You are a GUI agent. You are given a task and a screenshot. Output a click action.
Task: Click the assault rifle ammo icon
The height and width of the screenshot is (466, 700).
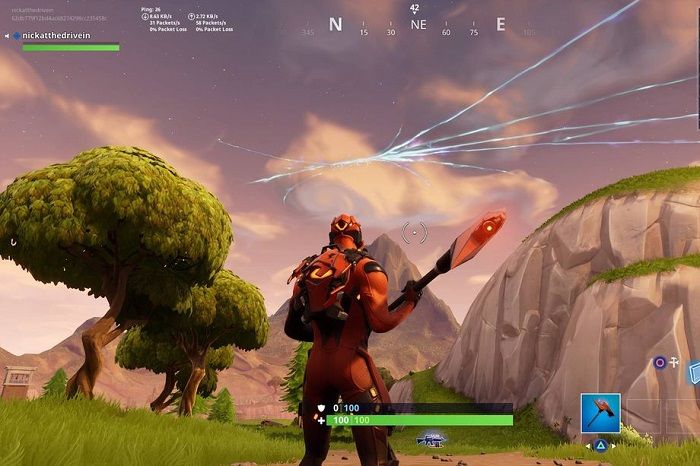tap(431, 439)
